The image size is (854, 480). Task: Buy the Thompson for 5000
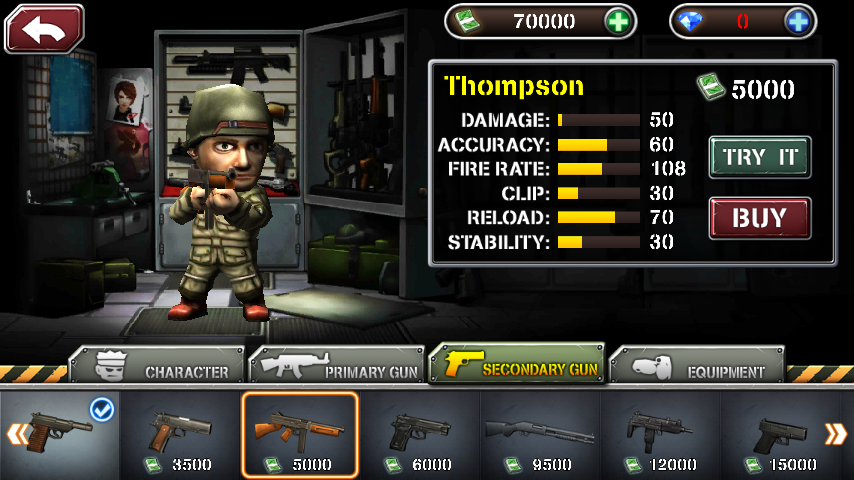point(759,218)
